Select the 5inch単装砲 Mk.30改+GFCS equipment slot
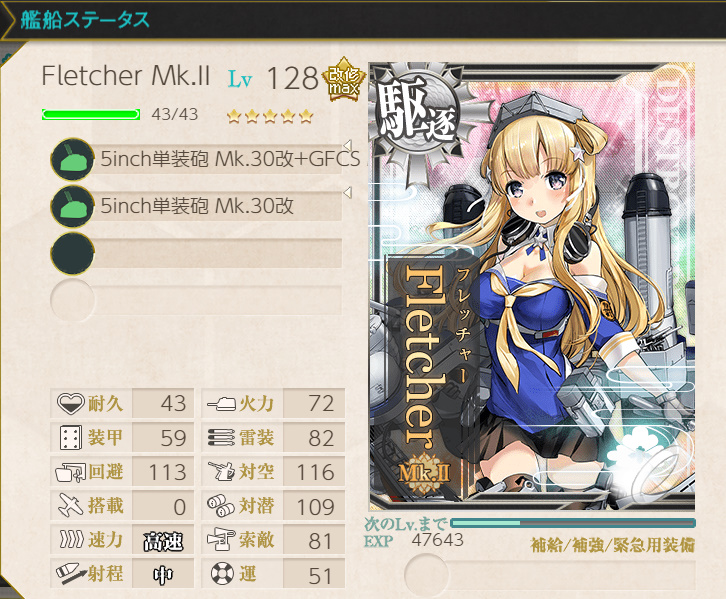 [x=205, y=159]
